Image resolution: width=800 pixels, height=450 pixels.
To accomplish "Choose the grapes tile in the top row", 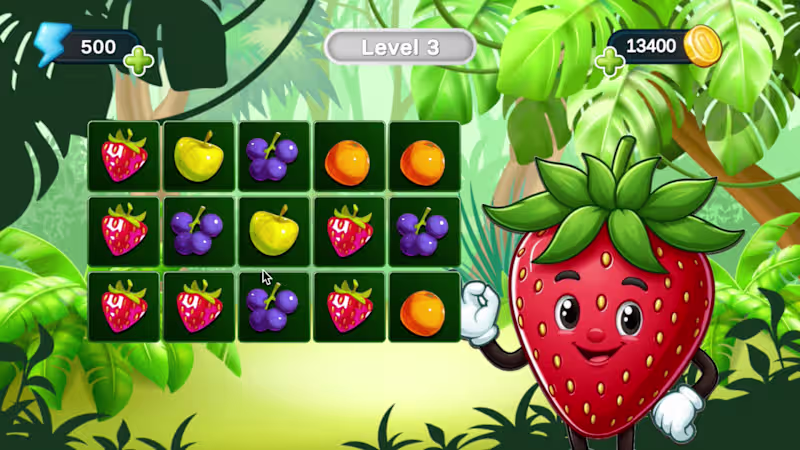I will tap(273, 156).
